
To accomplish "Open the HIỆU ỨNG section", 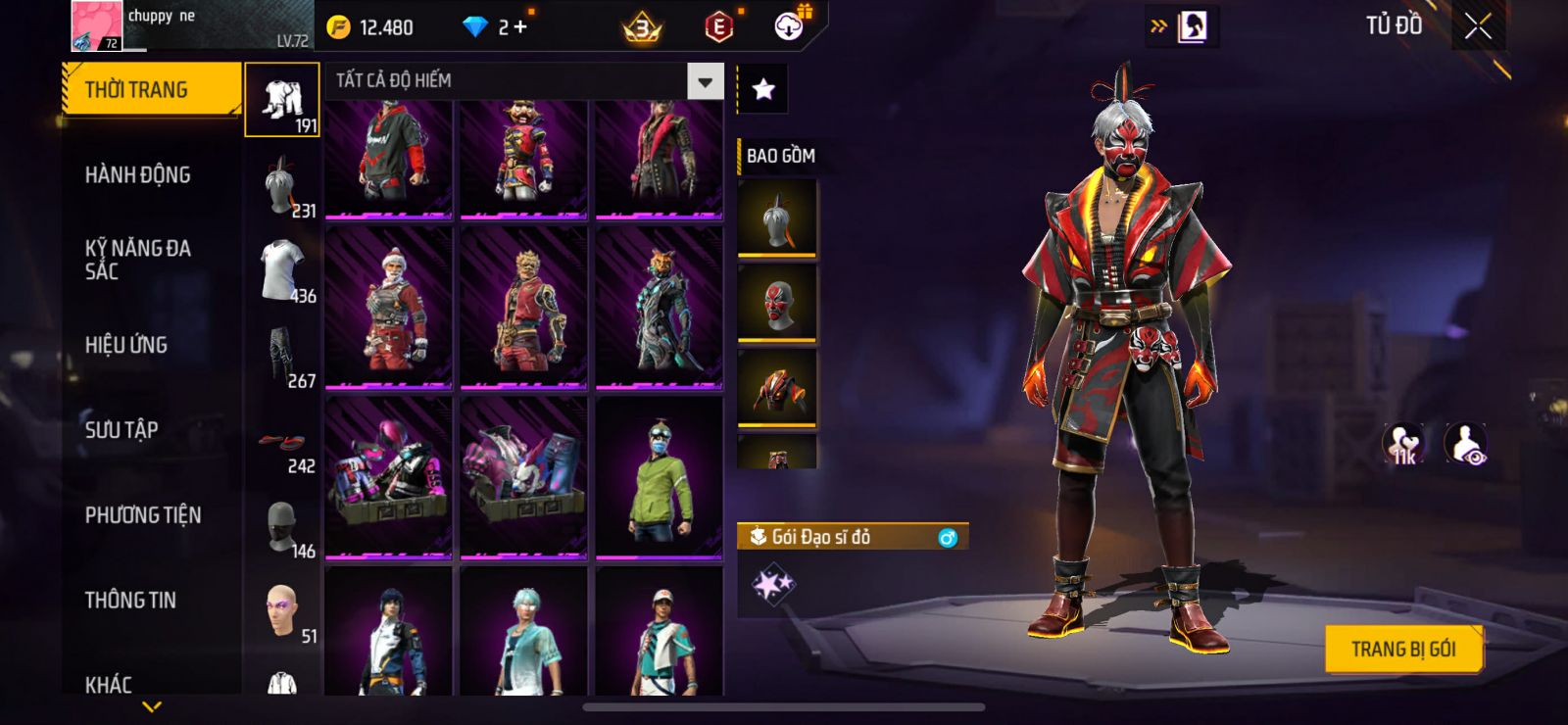I will pyautogui.click(x=125, y=345).
